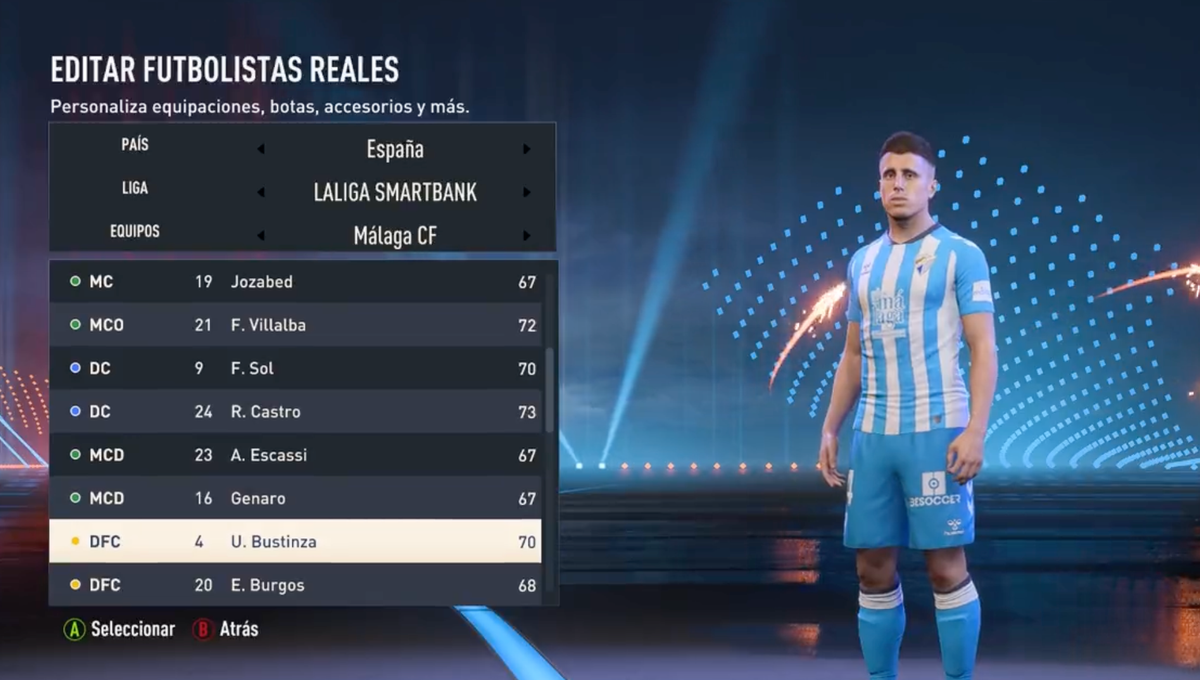Select highlighted U. Bustinza row
The image size is (1200, 680).
pyautogui.click(x=295, y=541)
